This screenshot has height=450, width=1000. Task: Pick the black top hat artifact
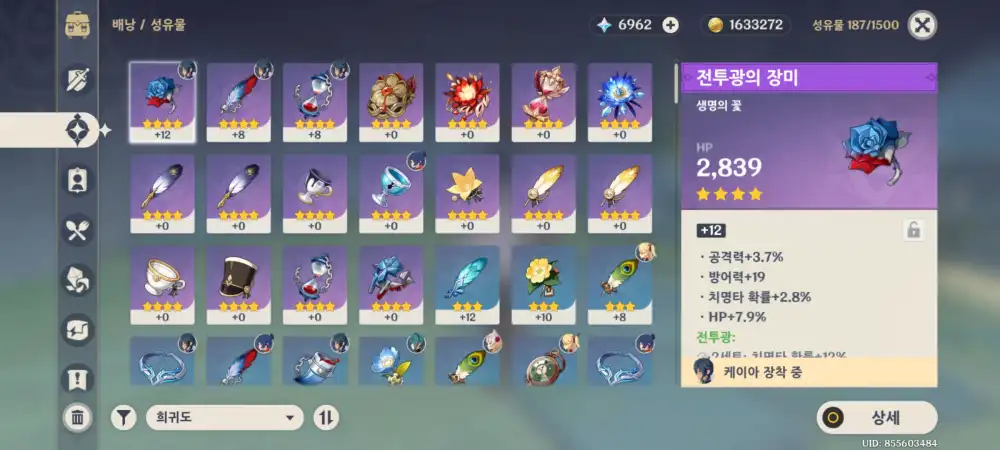pyautogui.click(x=238, y=286)
